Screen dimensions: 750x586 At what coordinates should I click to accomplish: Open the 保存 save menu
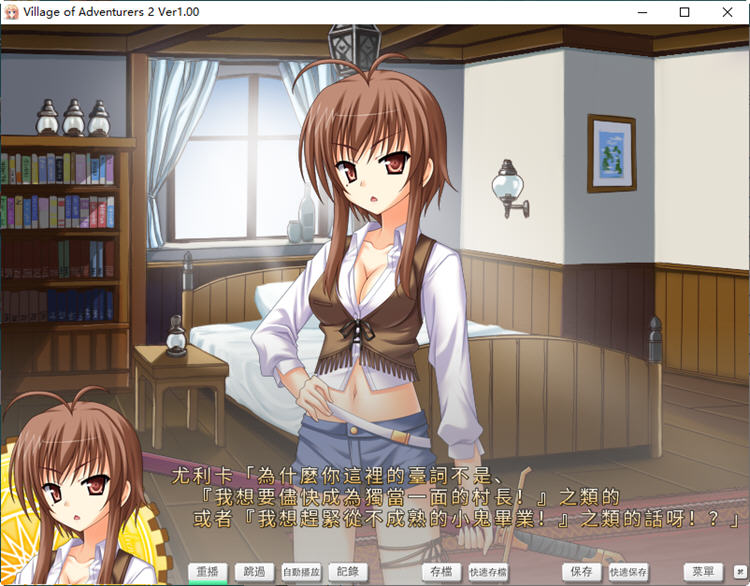coord(581,572)
